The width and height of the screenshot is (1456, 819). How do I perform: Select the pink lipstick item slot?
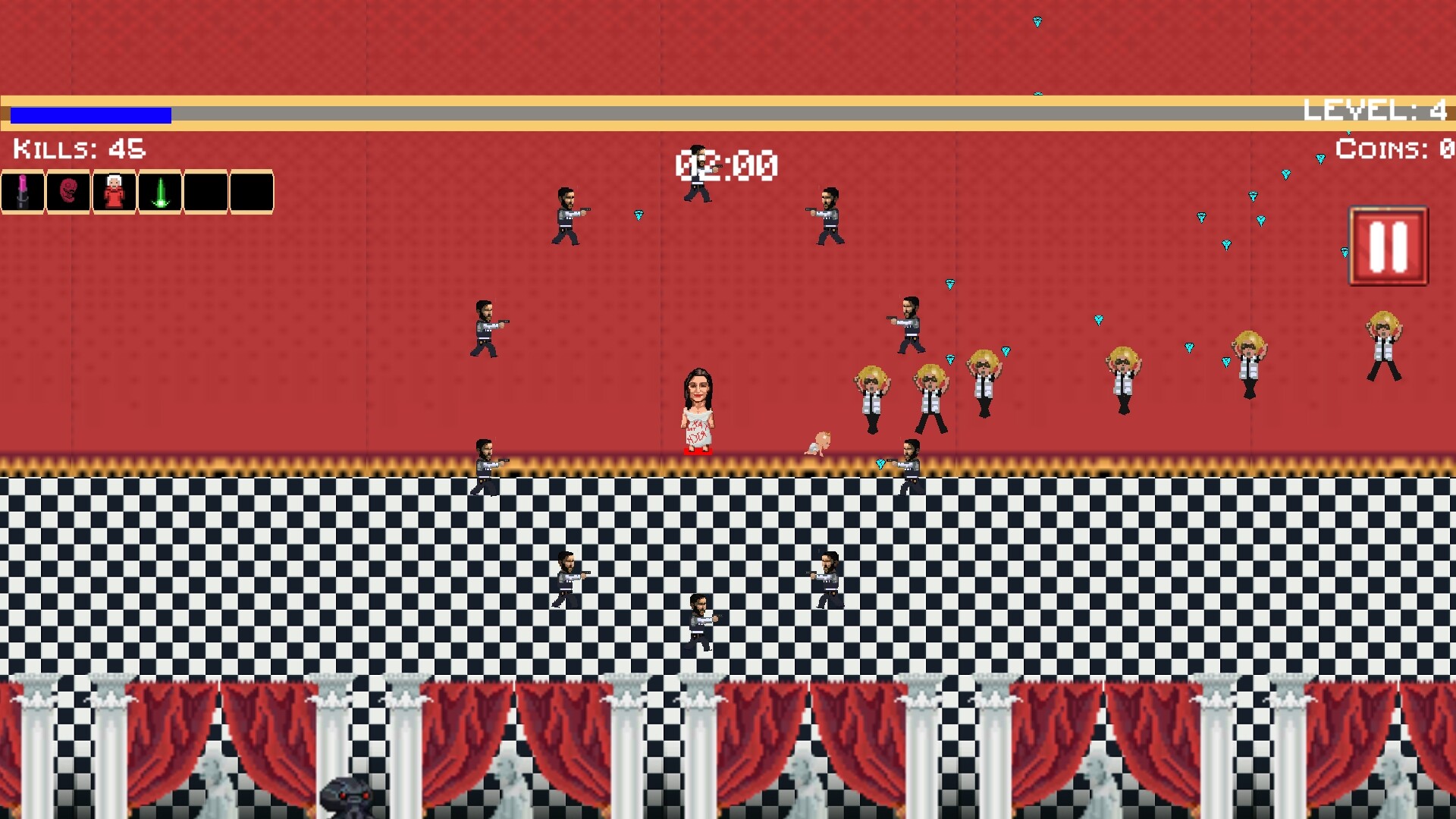(x=23, y=191)
